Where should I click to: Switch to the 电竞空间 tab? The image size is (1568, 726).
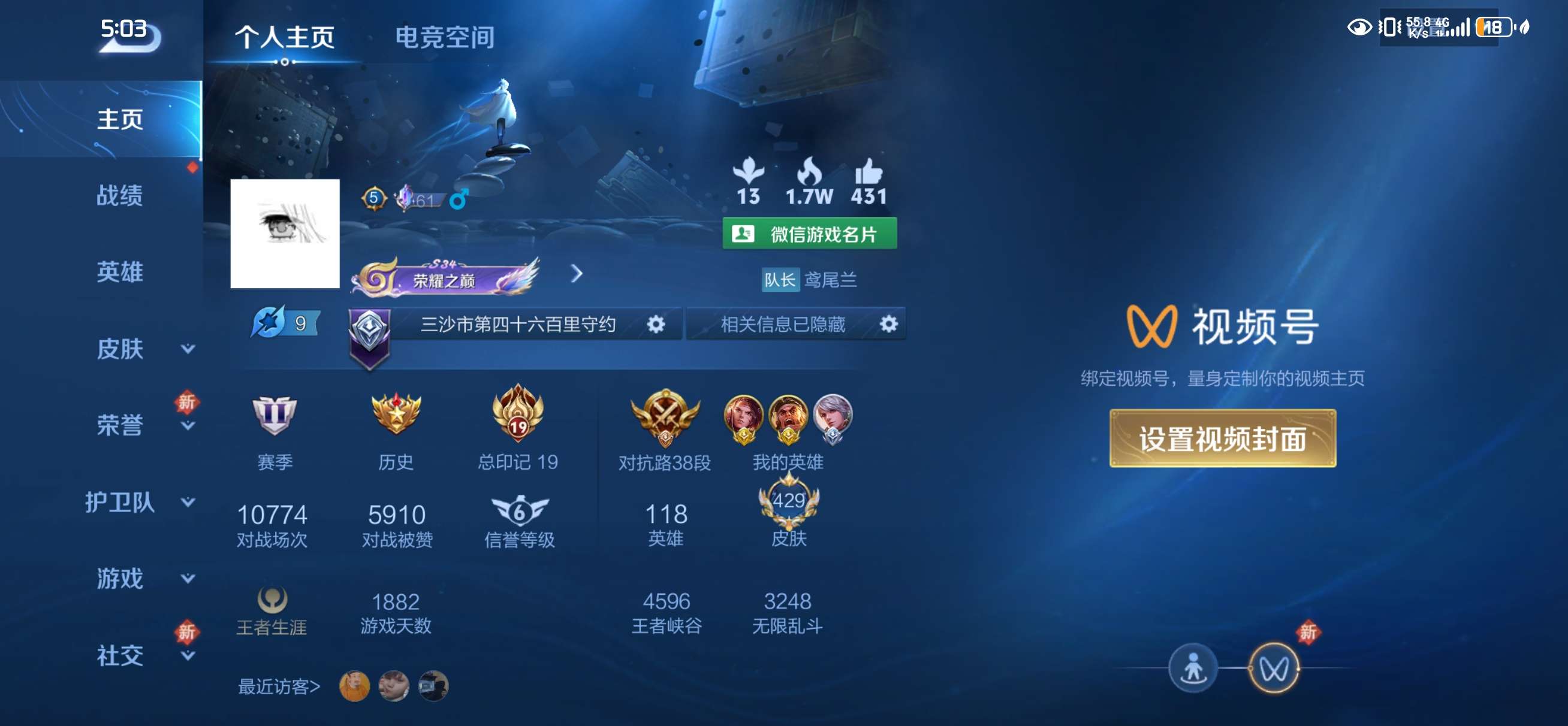coord(445,38)
